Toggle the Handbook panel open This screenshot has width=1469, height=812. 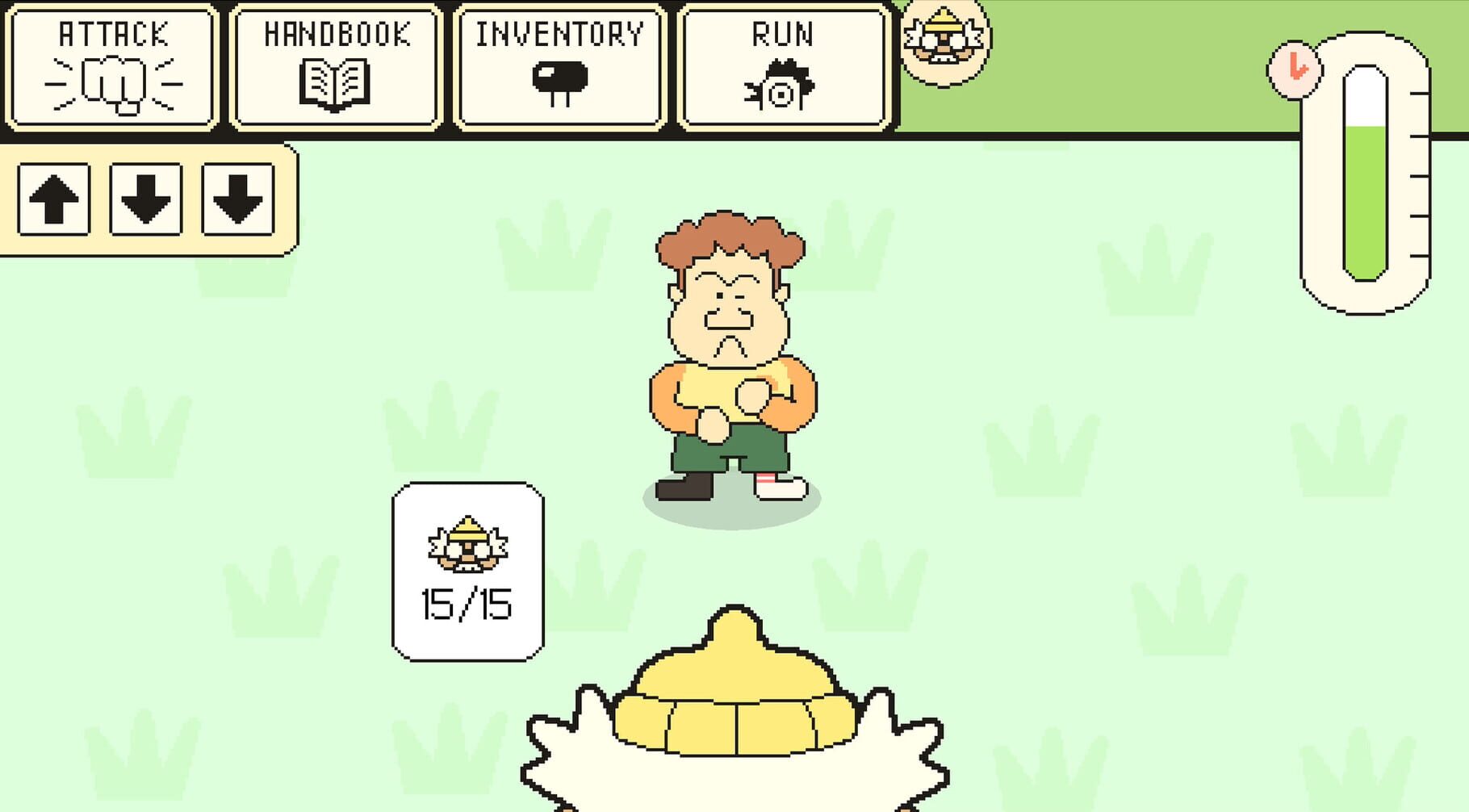pos(337,65)
